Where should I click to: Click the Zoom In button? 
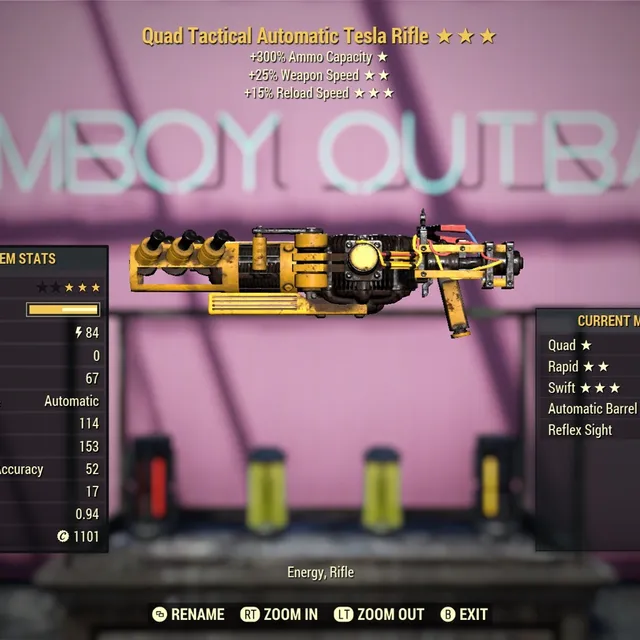coord(280,614)
